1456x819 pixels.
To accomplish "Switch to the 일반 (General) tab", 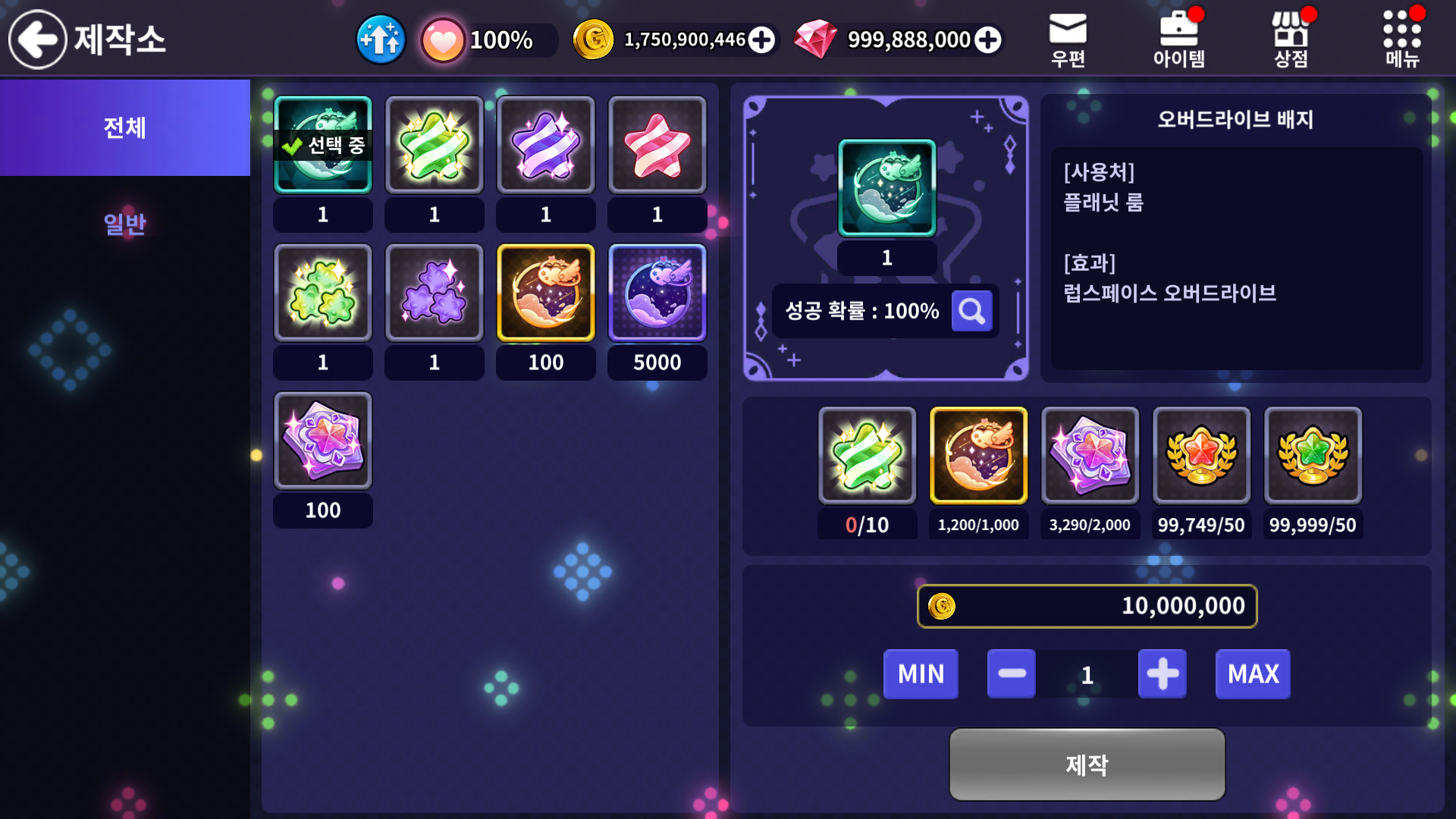I will click(x=125, y=224).
